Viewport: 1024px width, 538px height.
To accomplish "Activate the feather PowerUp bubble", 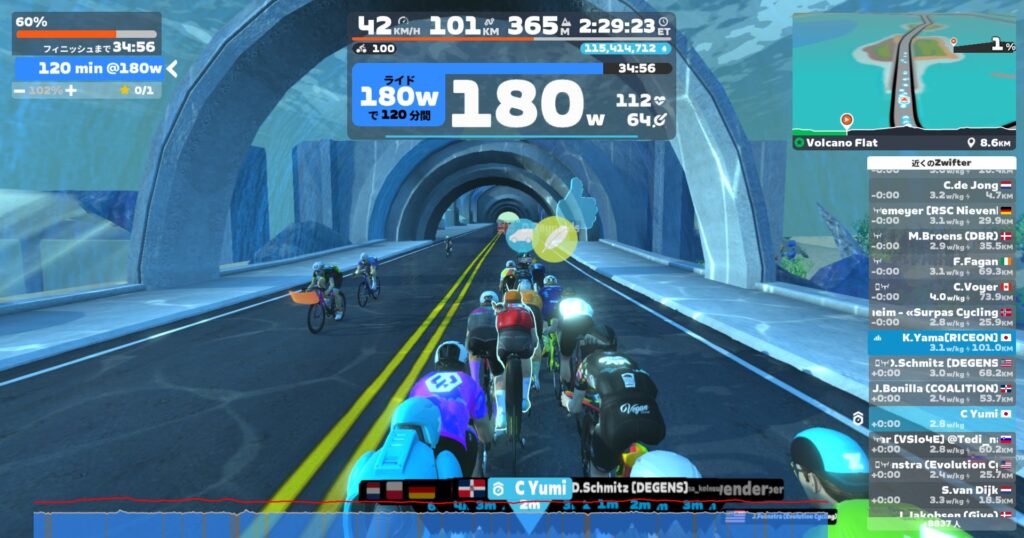I will coord(553,238).
